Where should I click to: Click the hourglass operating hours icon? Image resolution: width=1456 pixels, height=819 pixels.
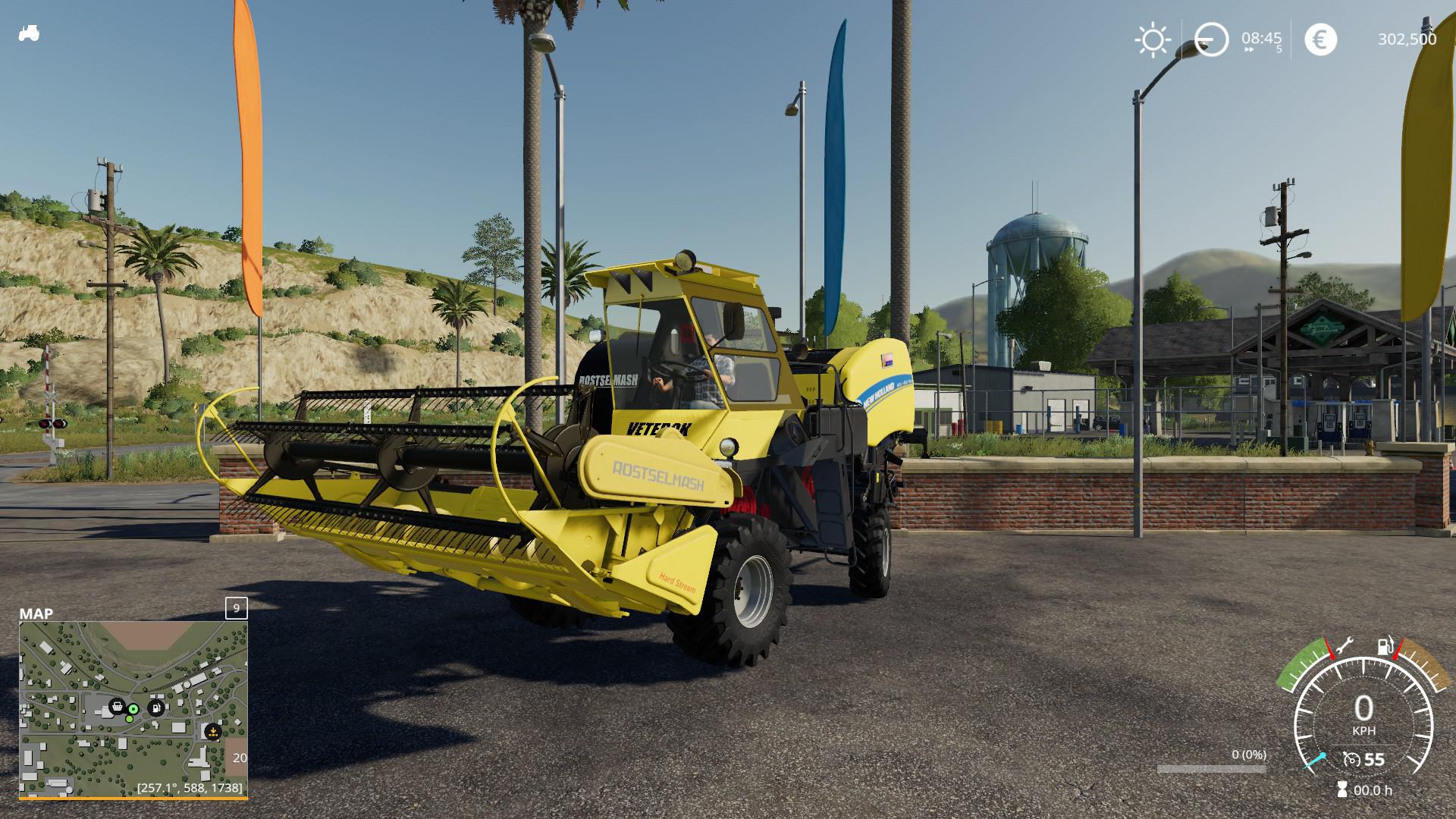pos(1342,789)
